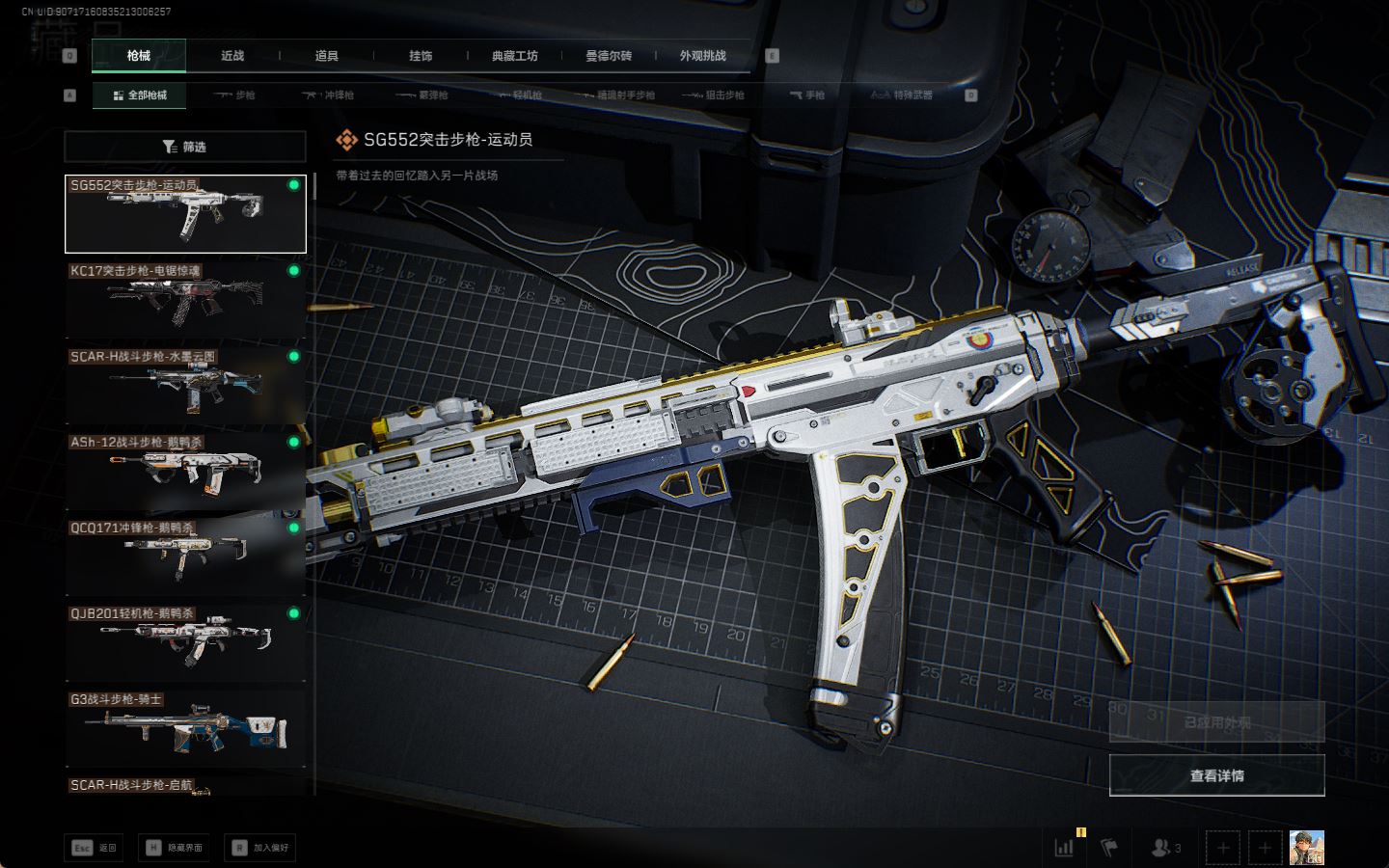Viewport: 1389px width, 868px height.
Task: Select the KC17突击步枪-电锯惊魂 skin
Action: [x=185, y=299]
